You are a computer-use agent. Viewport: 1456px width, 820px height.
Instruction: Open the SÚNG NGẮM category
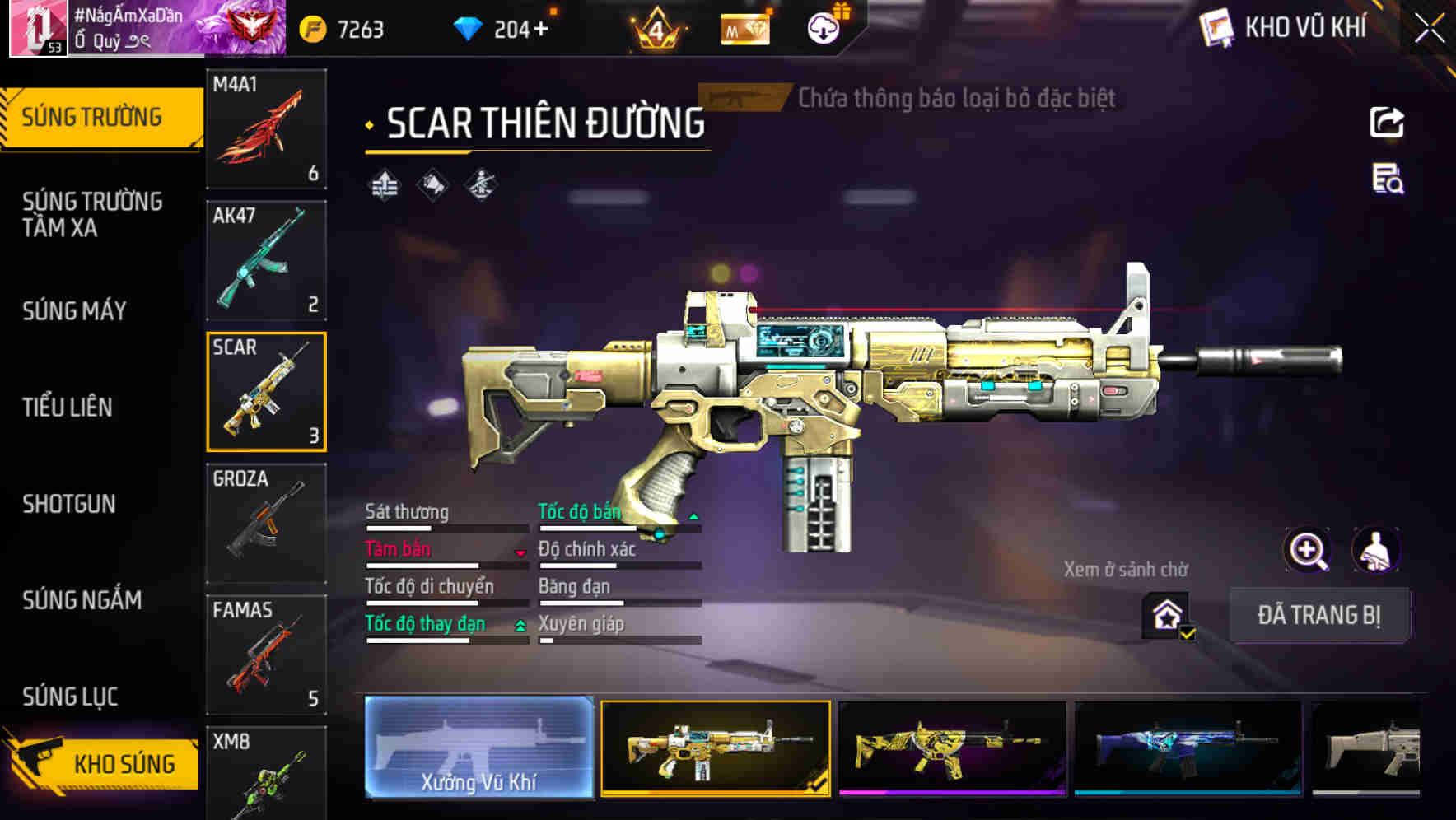82,602
